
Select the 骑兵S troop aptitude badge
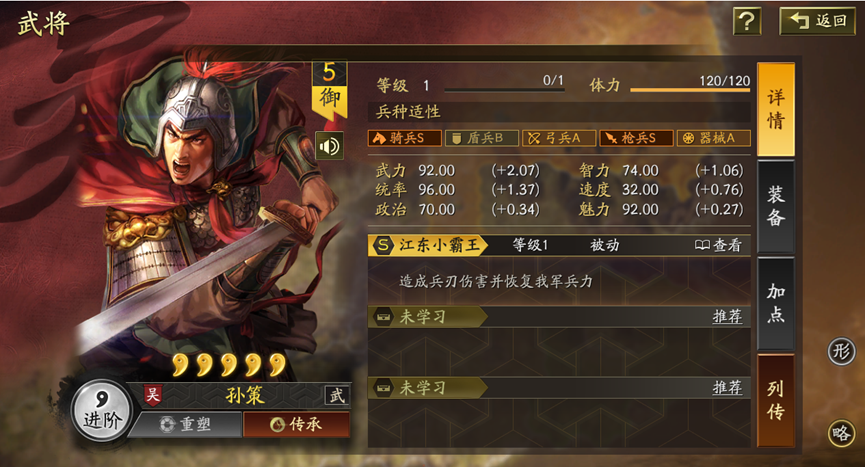(x=404, y=138)
